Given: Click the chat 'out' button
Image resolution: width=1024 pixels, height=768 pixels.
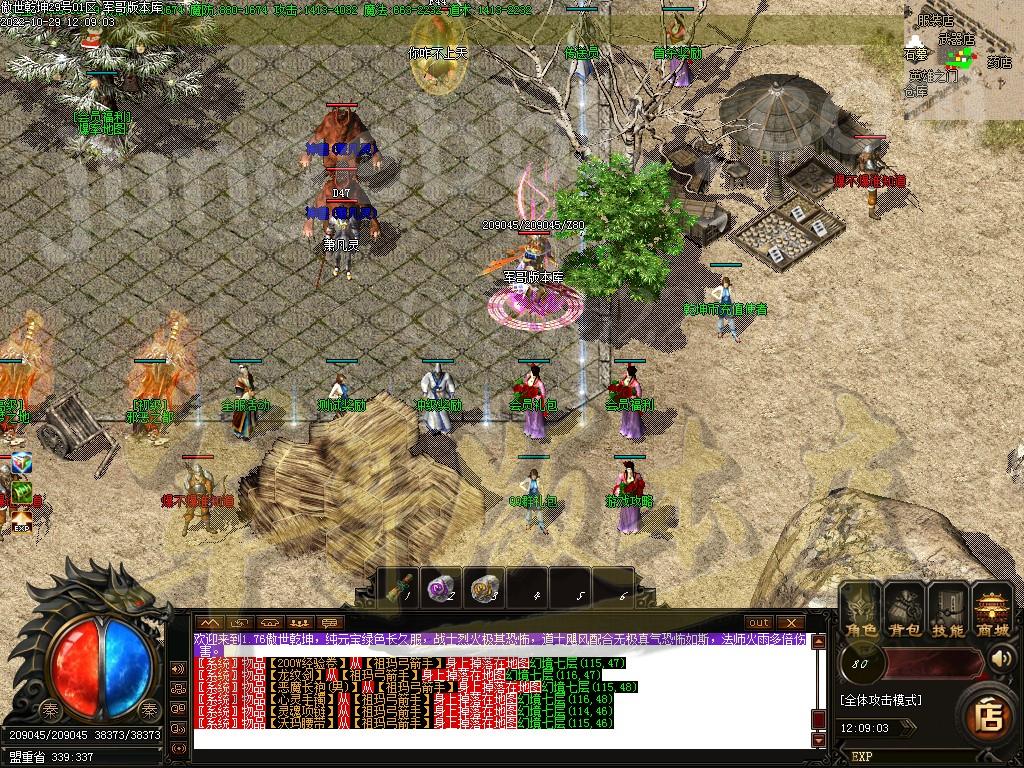Looking at the screenshot, I should click(760, 623).
